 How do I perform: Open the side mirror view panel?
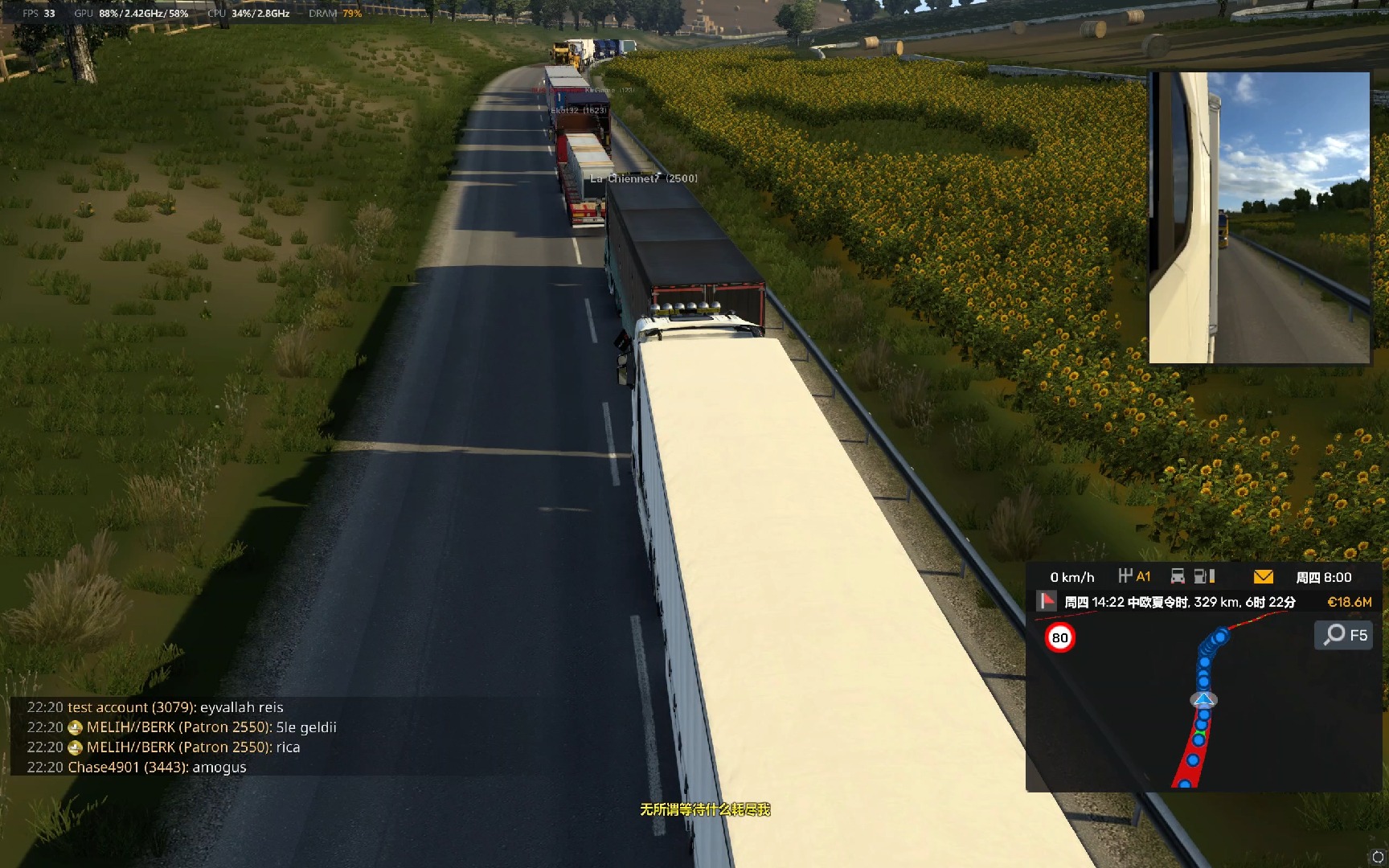1259,218
